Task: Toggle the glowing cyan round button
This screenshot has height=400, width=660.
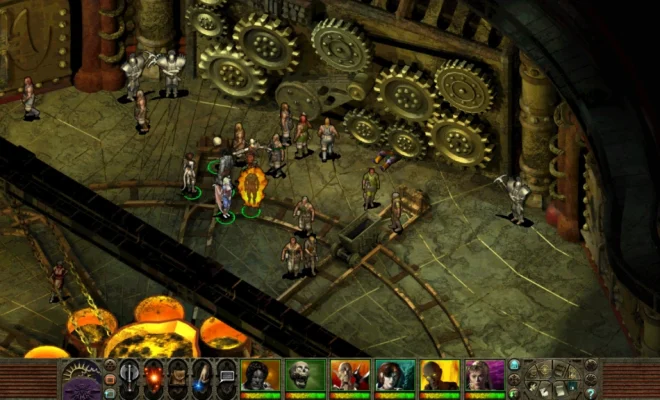Action: click(x=515, y=366)
